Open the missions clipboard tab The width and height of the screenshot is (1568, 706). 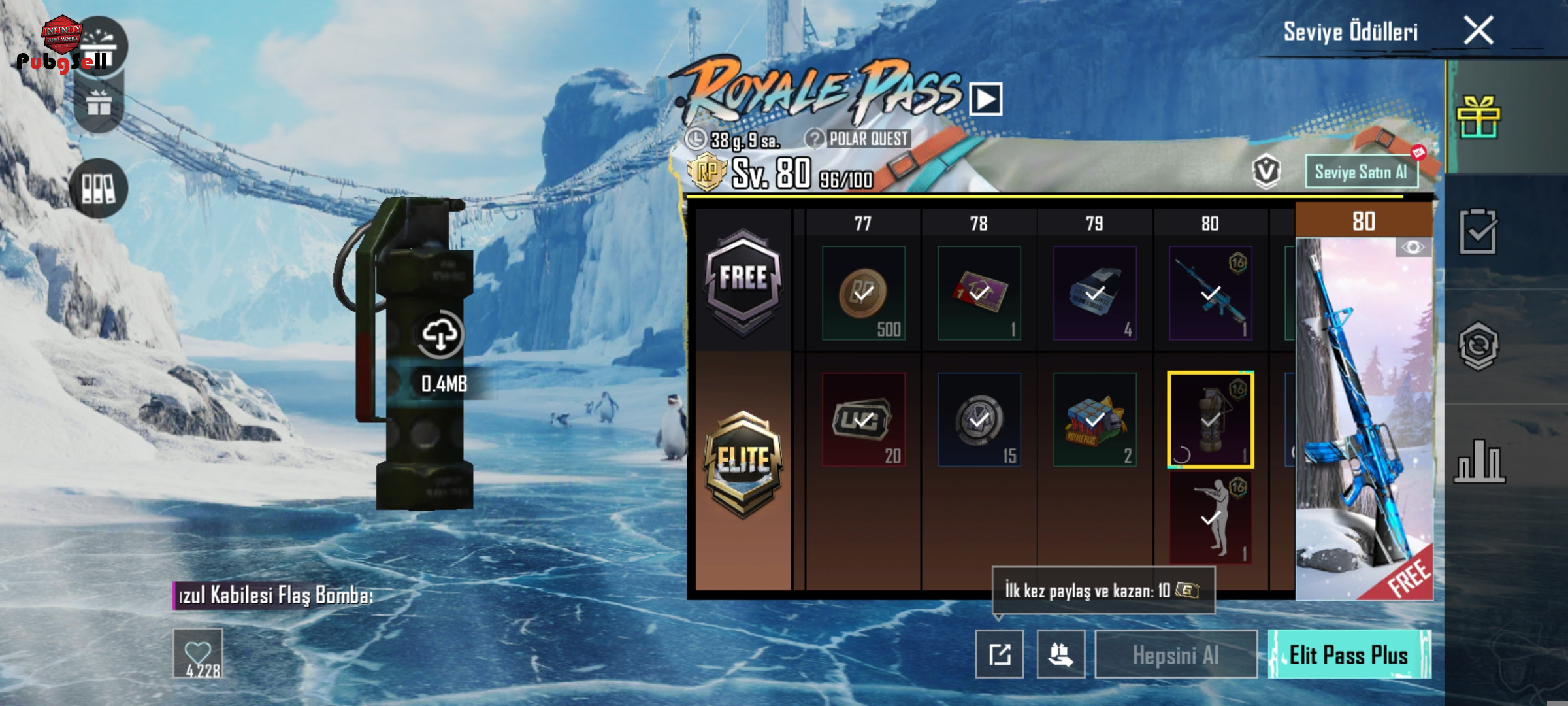pos(1478,231)
